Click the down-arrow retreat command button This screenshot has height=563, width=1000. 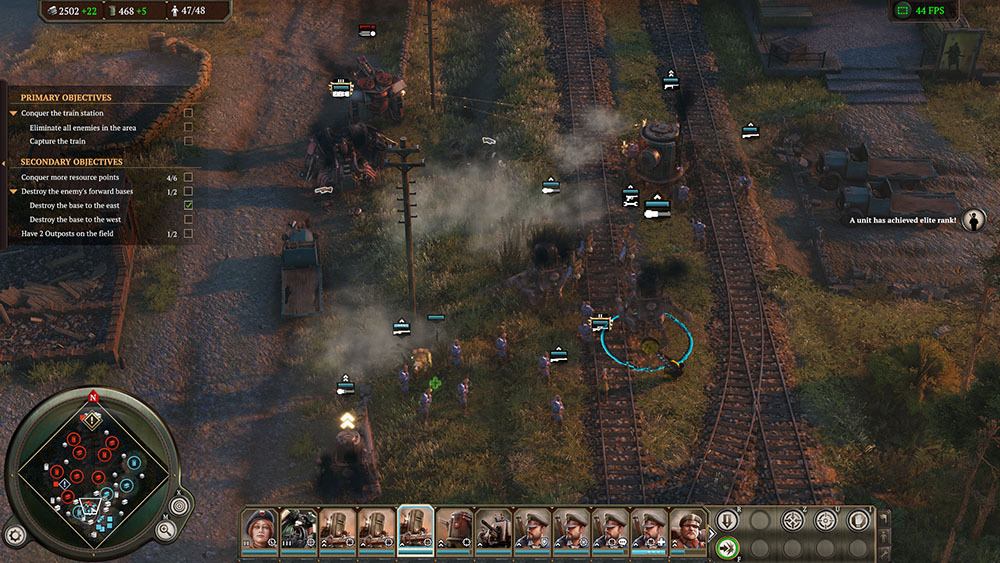click(727, 520)
